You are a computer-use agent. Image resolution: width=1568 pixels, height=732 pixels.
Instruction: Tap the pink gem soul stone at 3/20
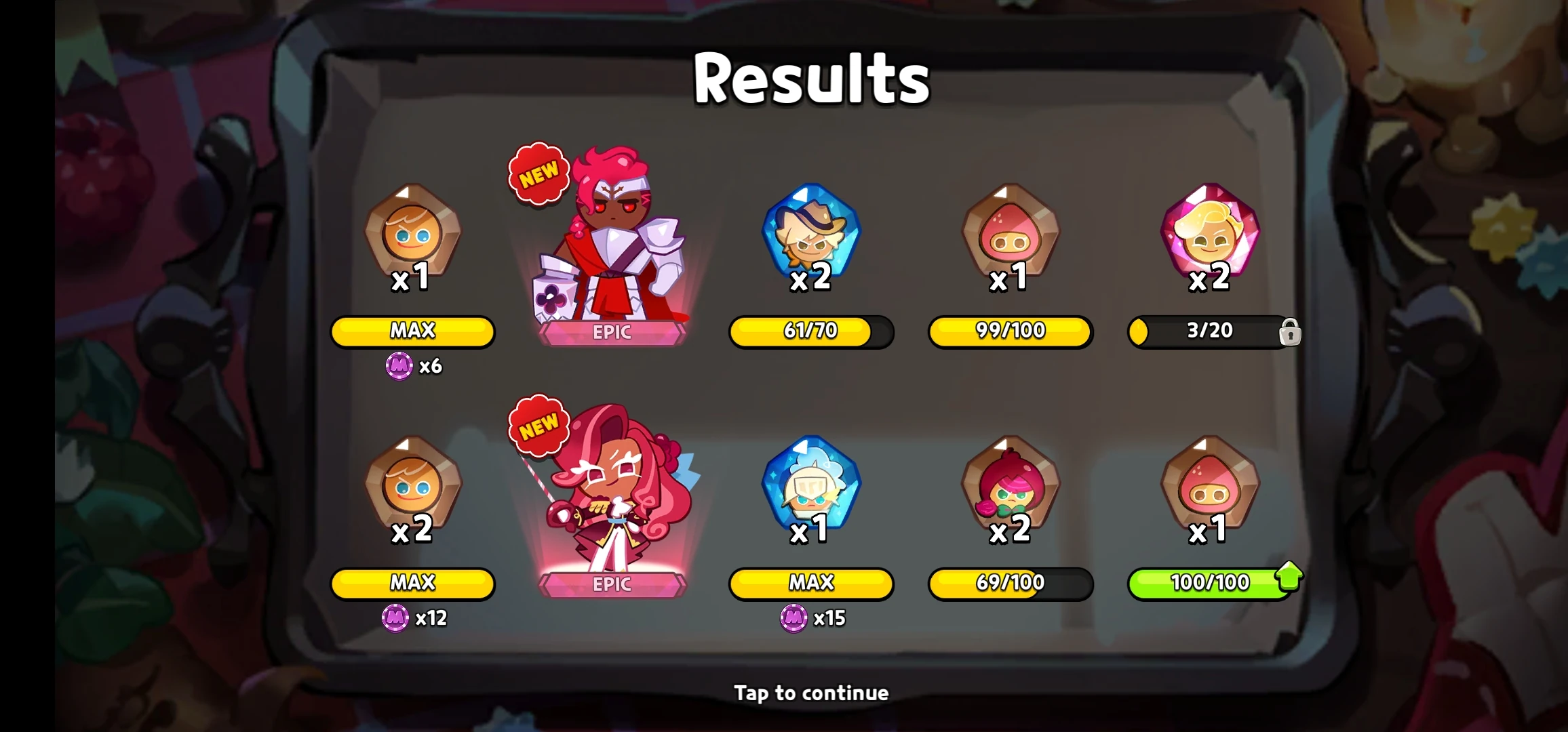coord(1211,237)
